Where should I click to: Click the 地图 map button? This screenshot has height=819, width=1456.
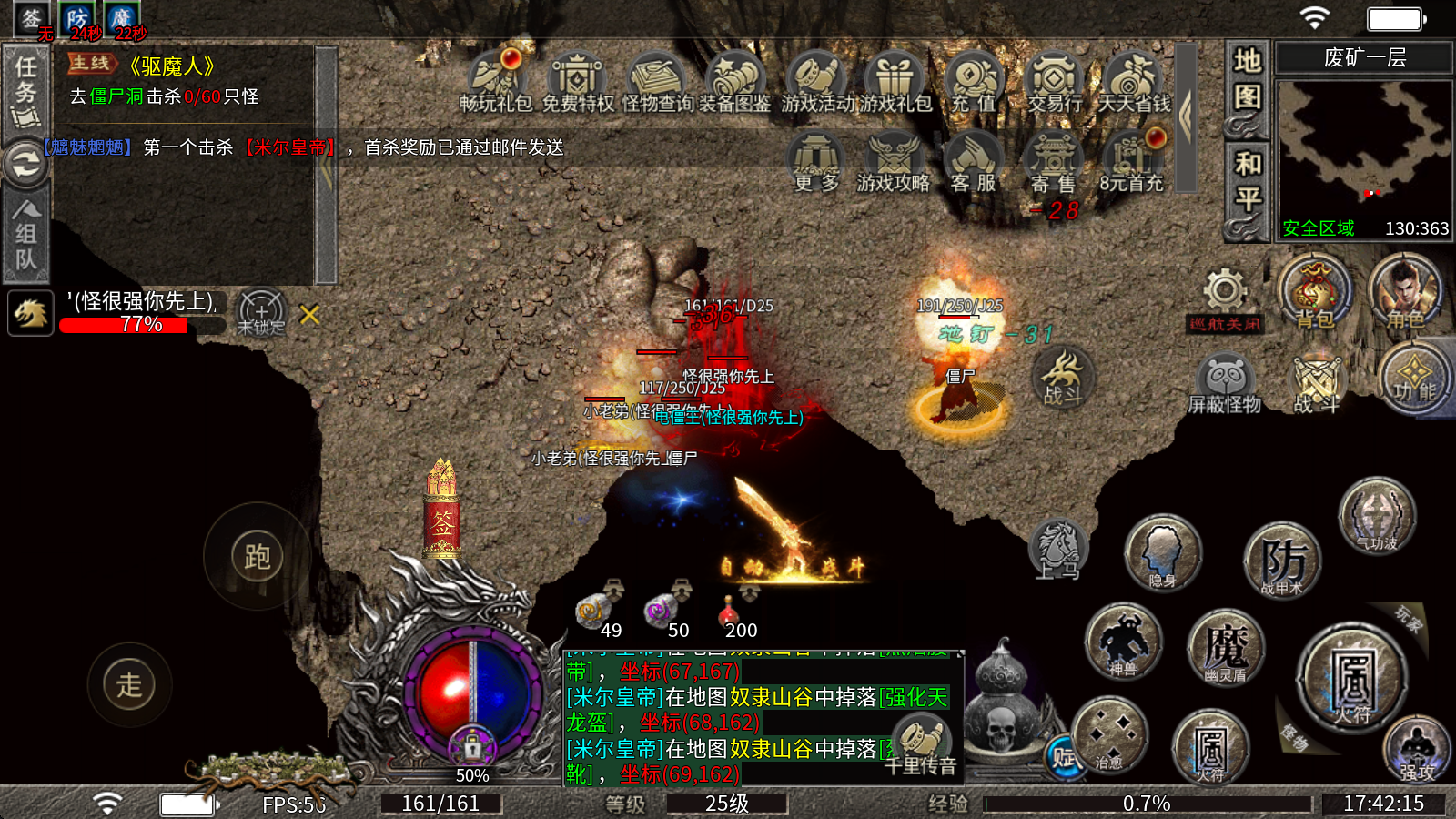1247,80
